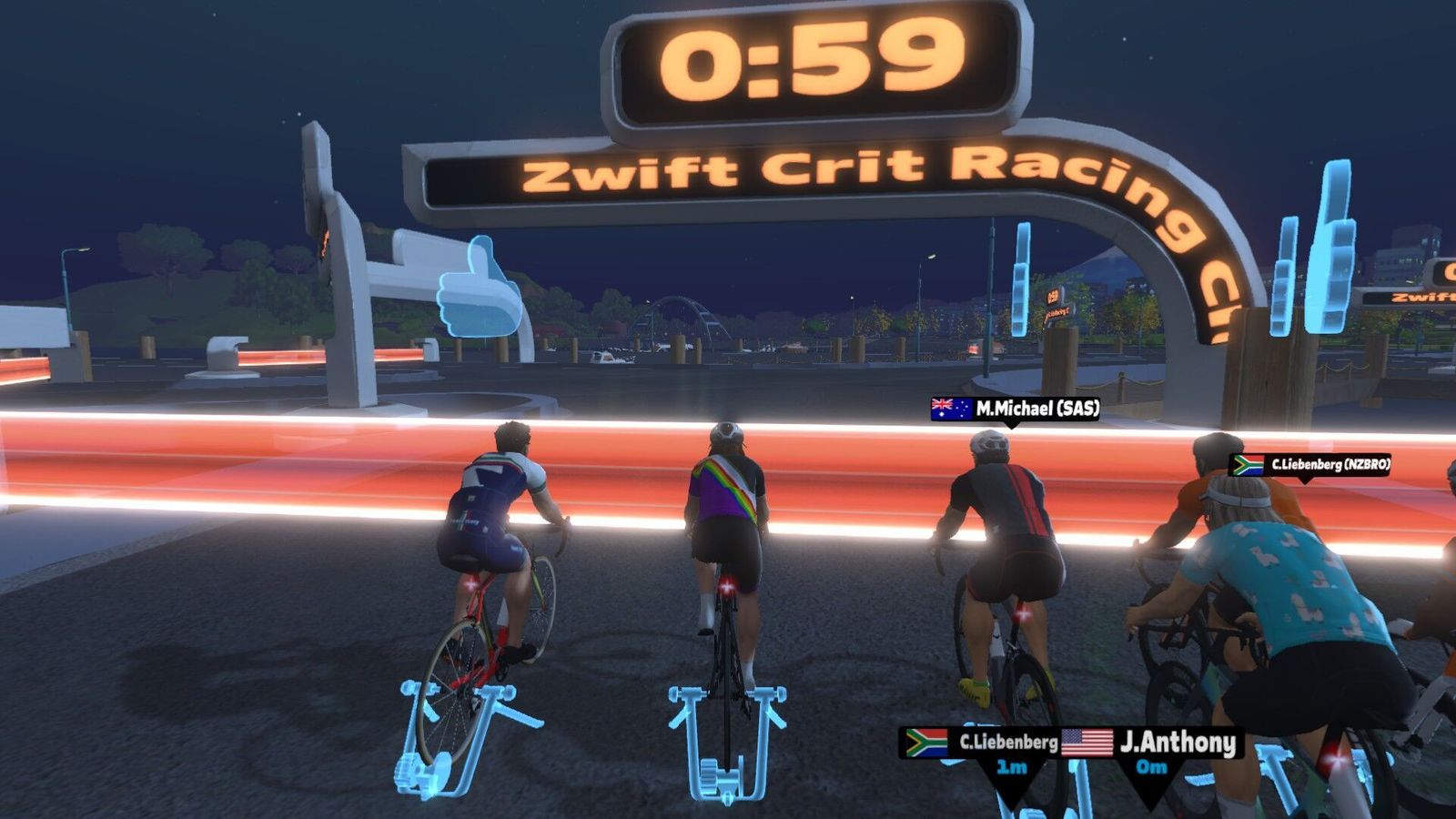The height and width of the screenshot is (819, 1456).
Task: Select the M.Michael (SAS) rider name tag
Action: [x=1015, y=409]
